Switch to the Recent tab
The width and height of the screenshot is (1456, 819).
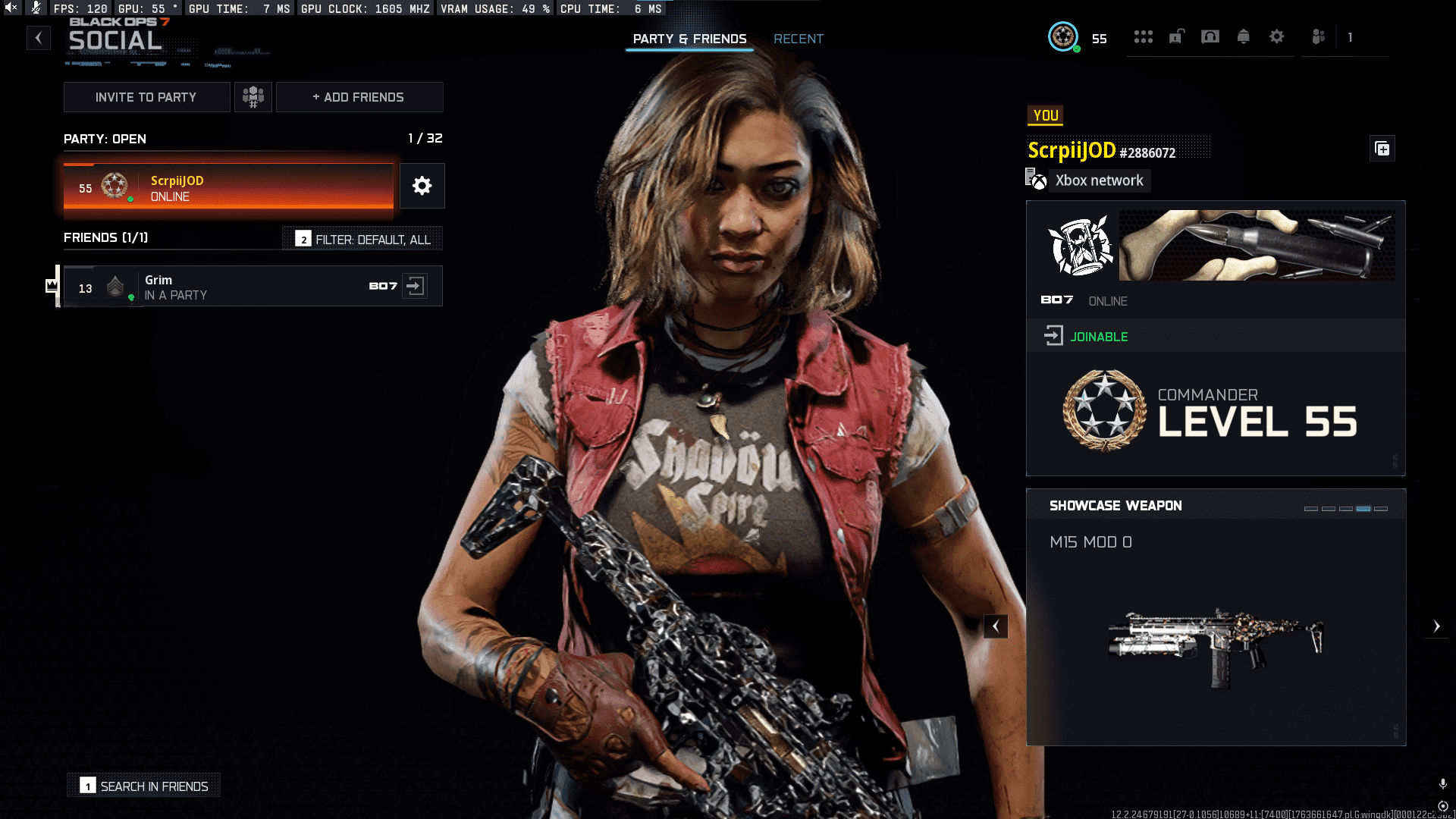coord(798,39)
